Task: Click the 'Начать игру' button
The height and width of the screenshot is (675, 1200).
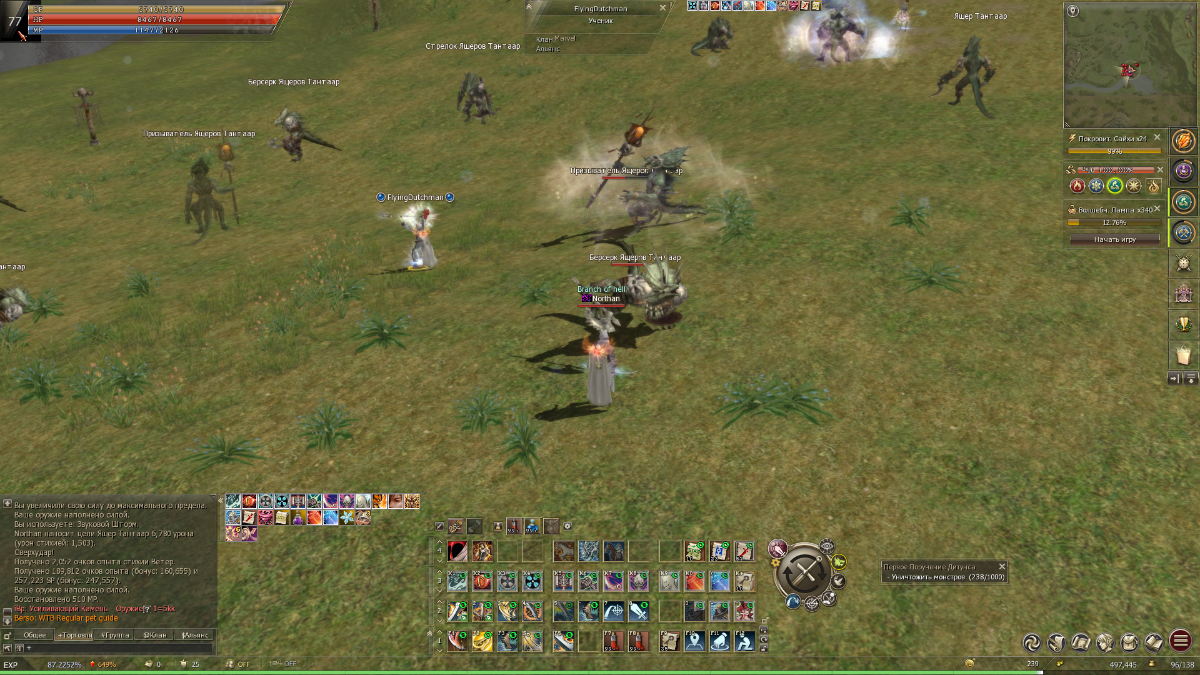Action: pos(1115,240)
